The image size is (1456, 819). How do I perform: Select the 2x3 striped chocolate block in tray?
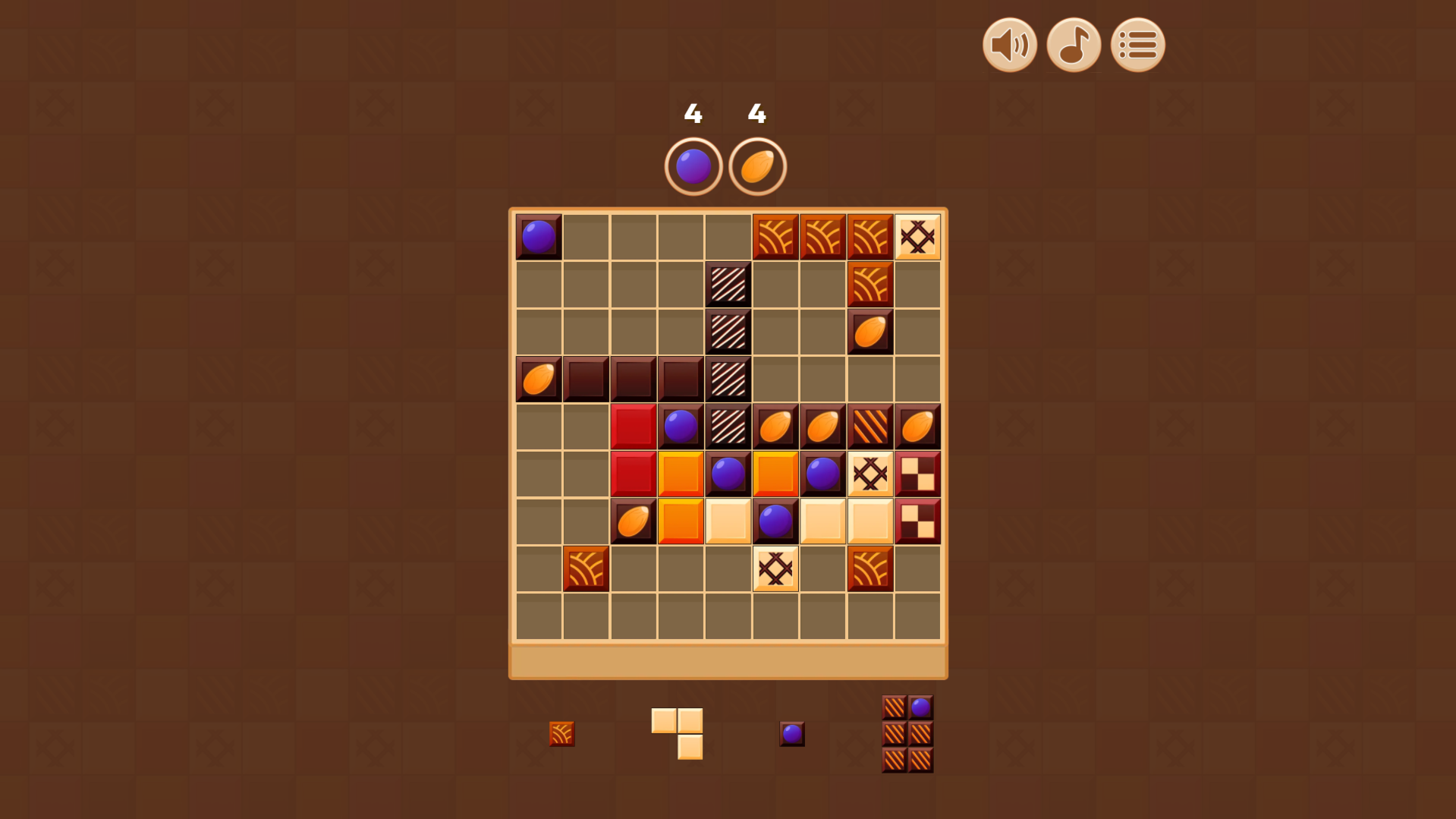(907, 733)
